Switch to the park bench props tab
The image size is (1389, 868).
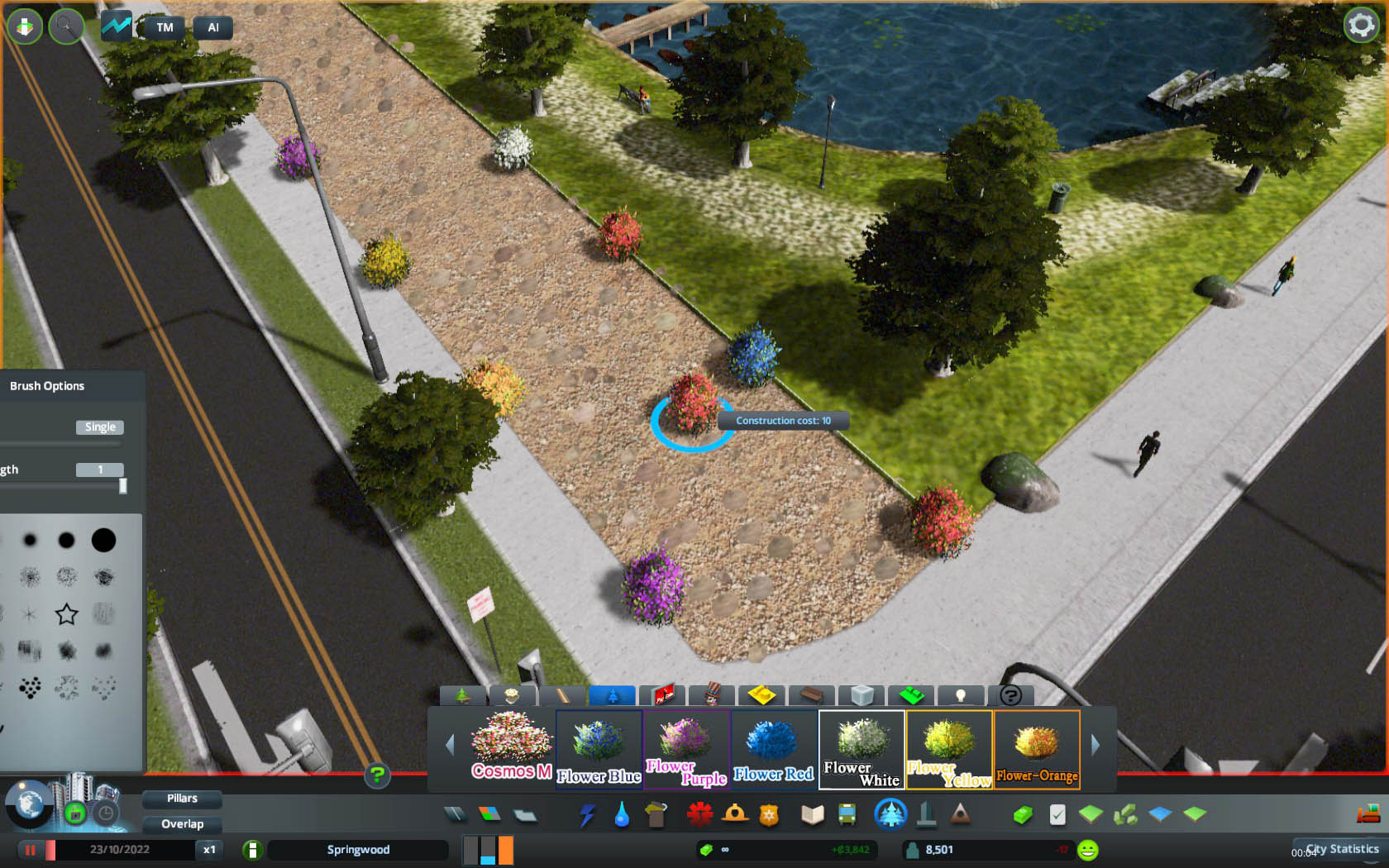click(x=811, y=695)
